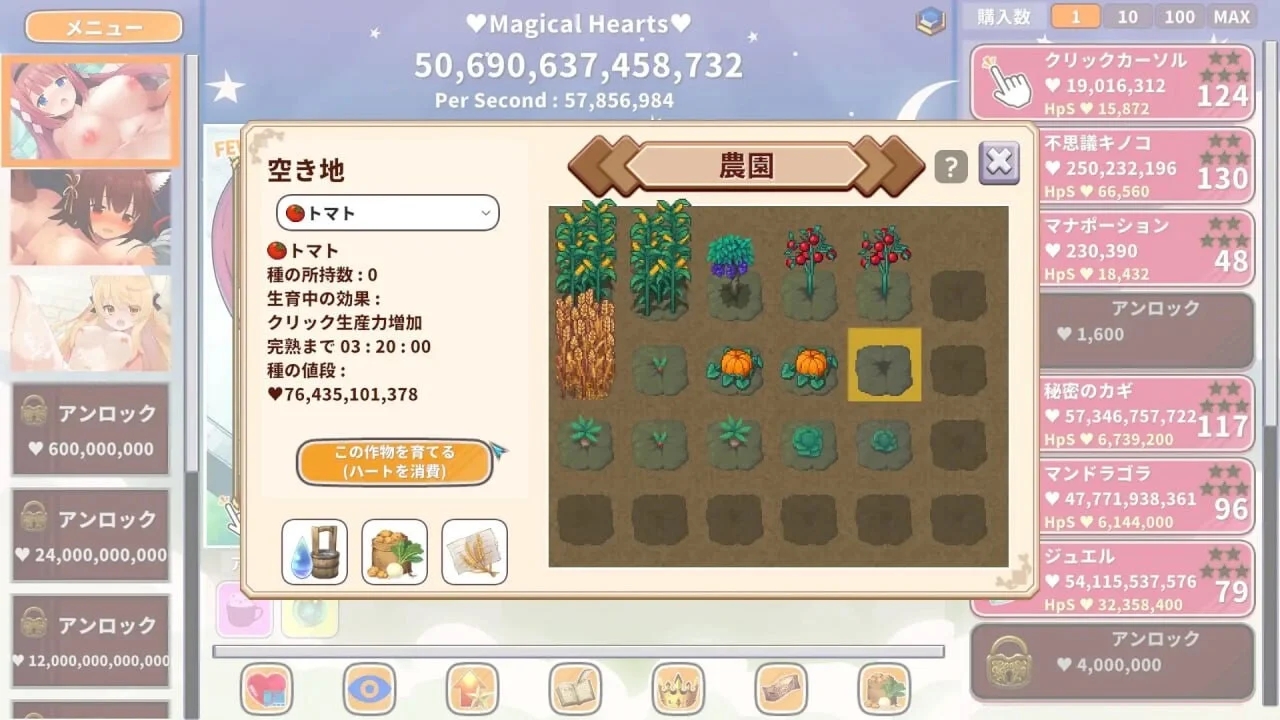Open the crop selection dropdown showing トマト
Screen dimensions: 1280x720
(387, 212)
